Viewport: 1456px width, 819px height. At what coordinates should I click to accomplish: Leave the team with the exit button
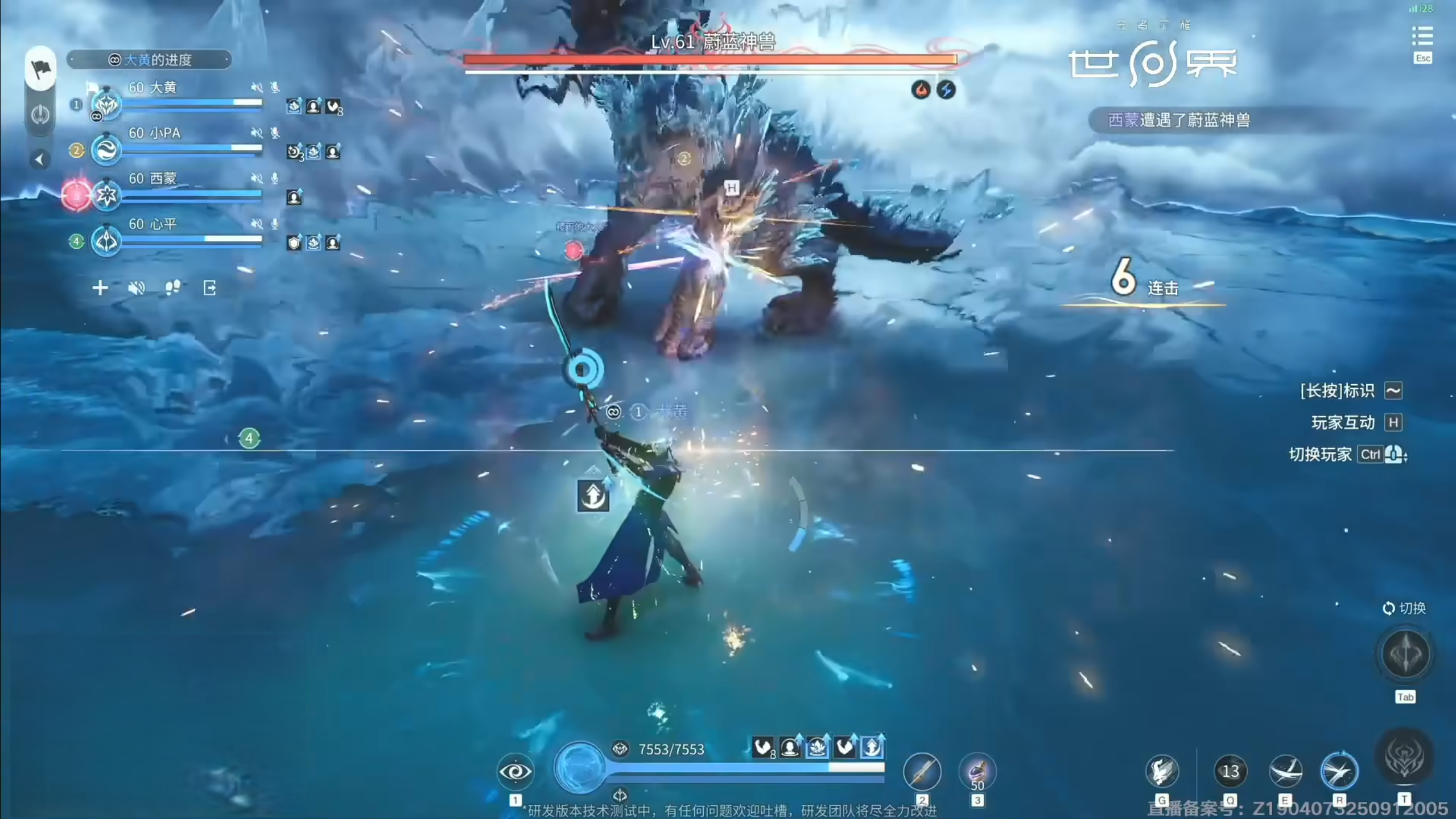209,288
